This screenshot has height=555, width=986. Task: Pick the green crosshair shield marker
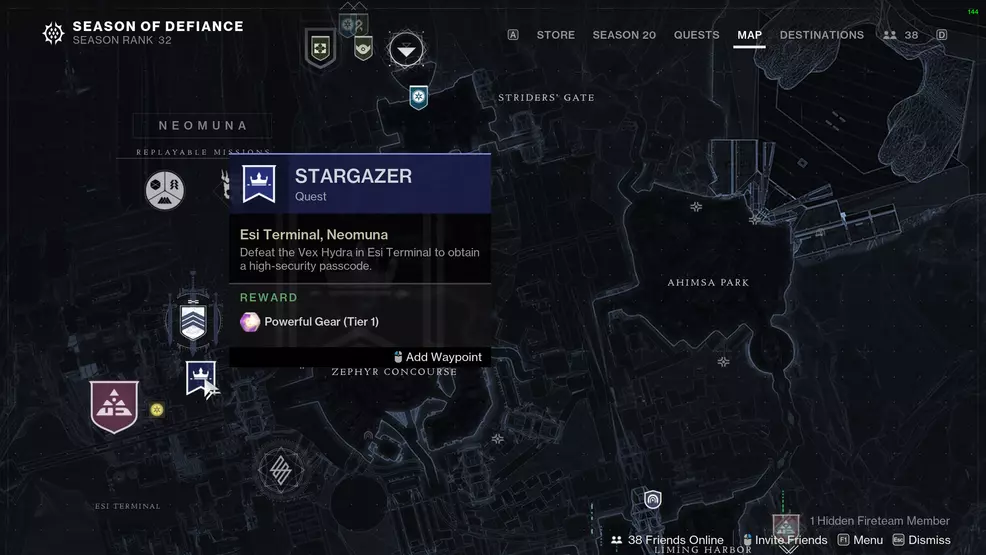pos(320,47)
